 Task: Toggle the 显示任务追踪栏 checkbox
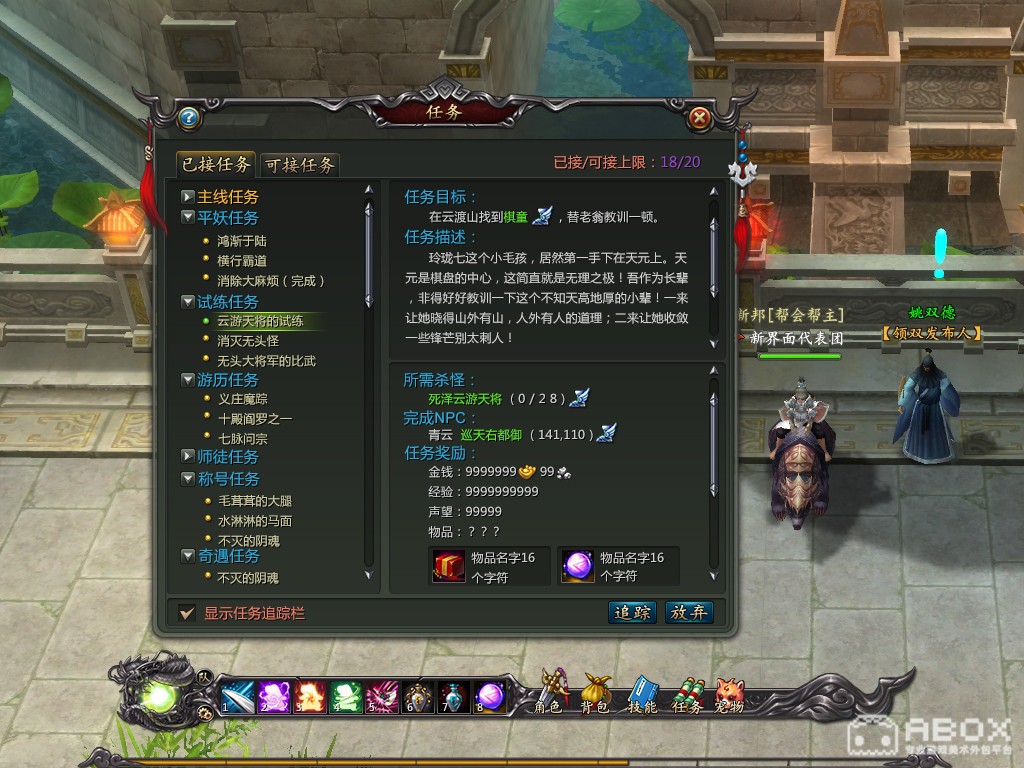(x=186, y=613)
